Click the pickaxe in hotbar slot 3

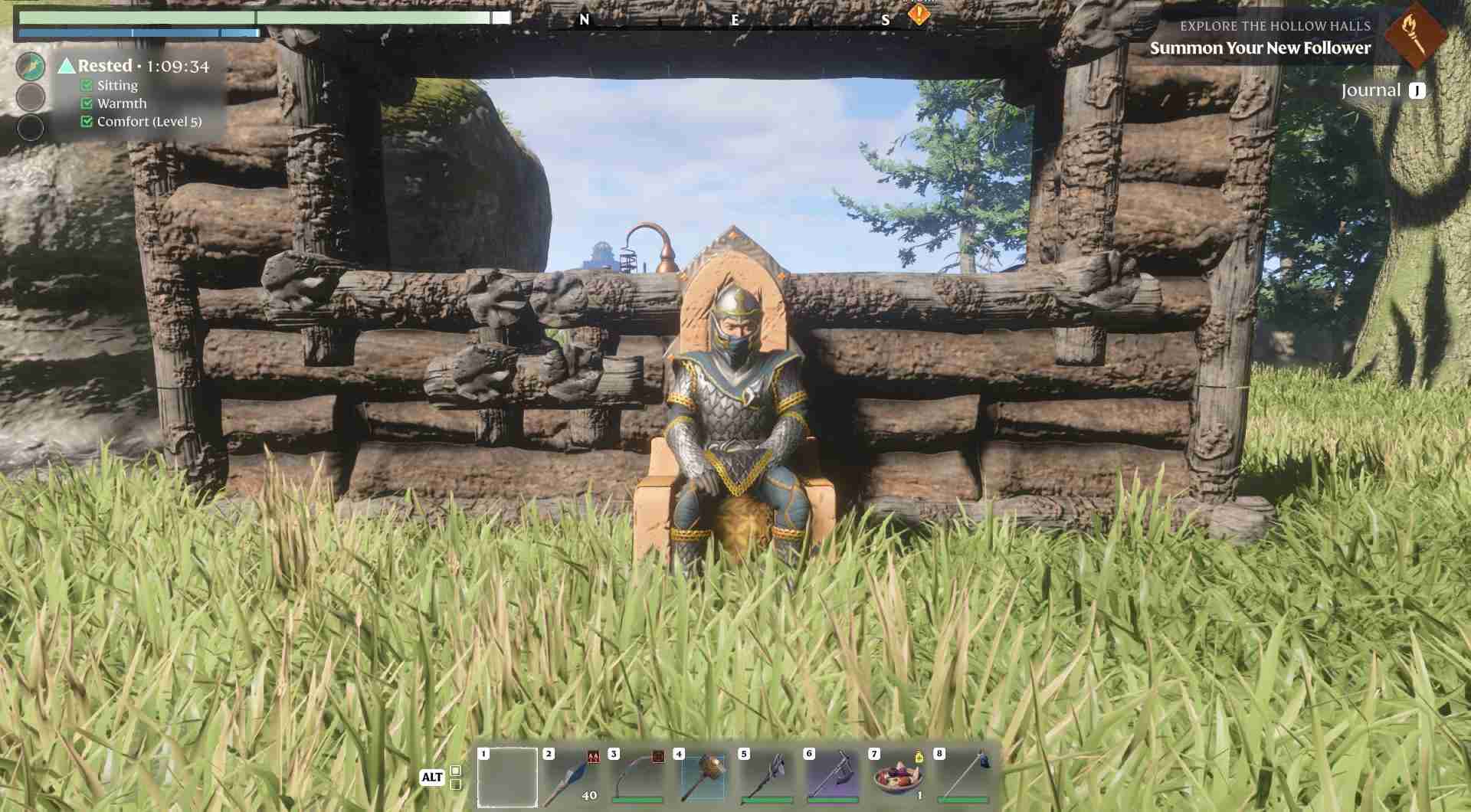tap(636, 779)
